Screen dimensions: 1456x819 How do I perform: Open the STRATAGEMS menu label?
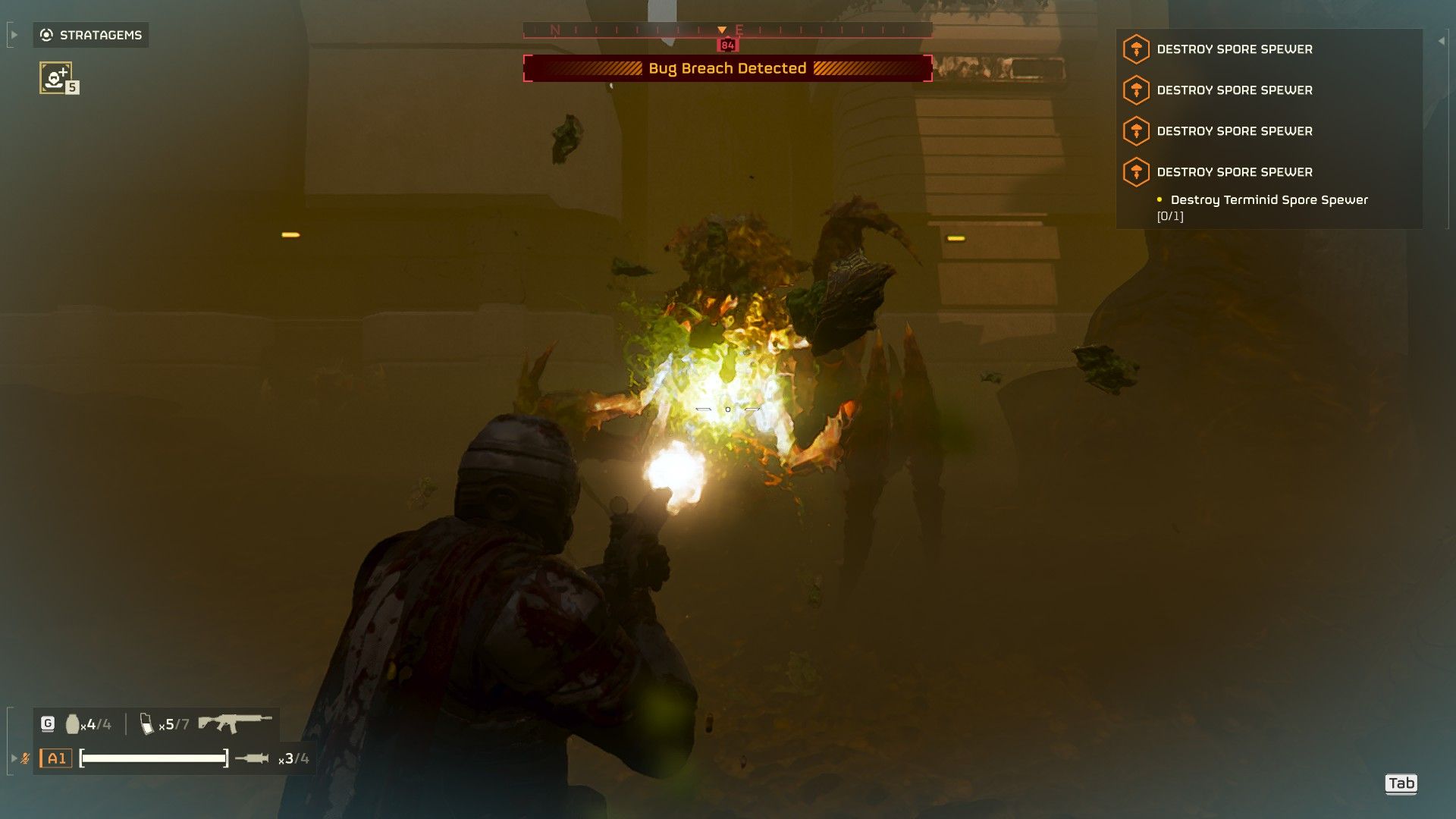pos(101,34)
